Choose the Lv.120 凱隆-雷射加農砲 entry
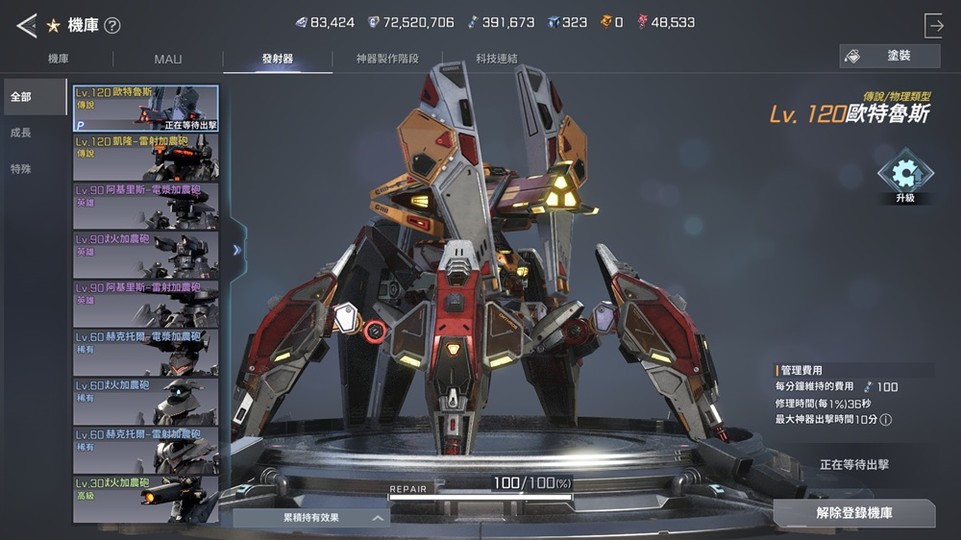 tap(146, 157)
